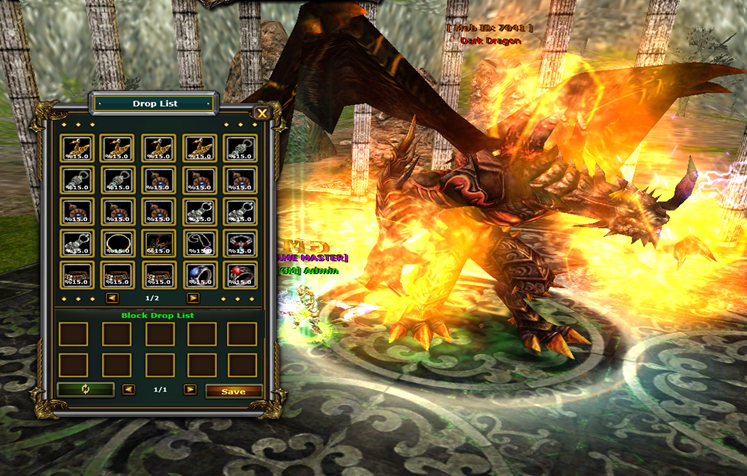The image size is (747, 476).
Task: Select the blue gem ring drop item
Action: [198, 274]
